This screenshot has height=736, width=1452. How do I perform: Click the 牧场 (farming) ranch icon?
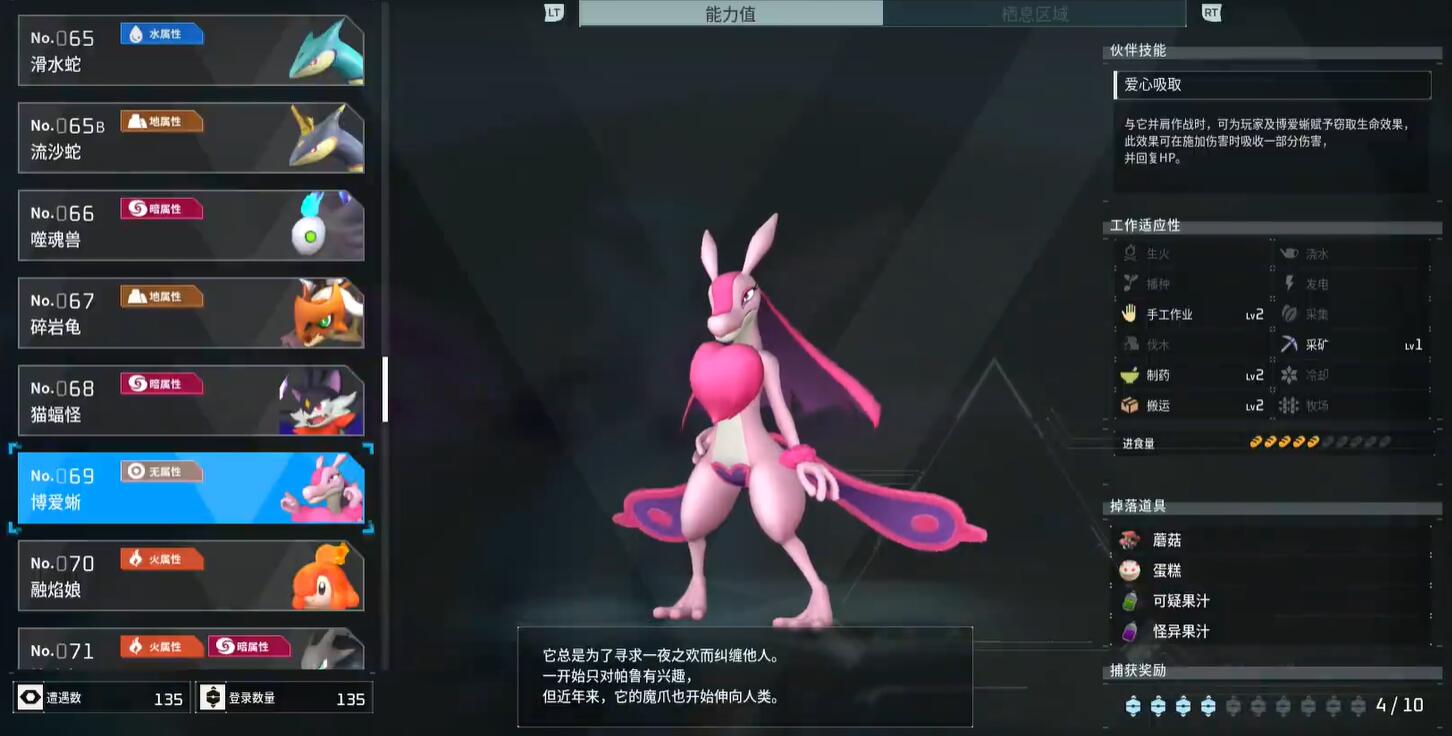(1292, 405)
